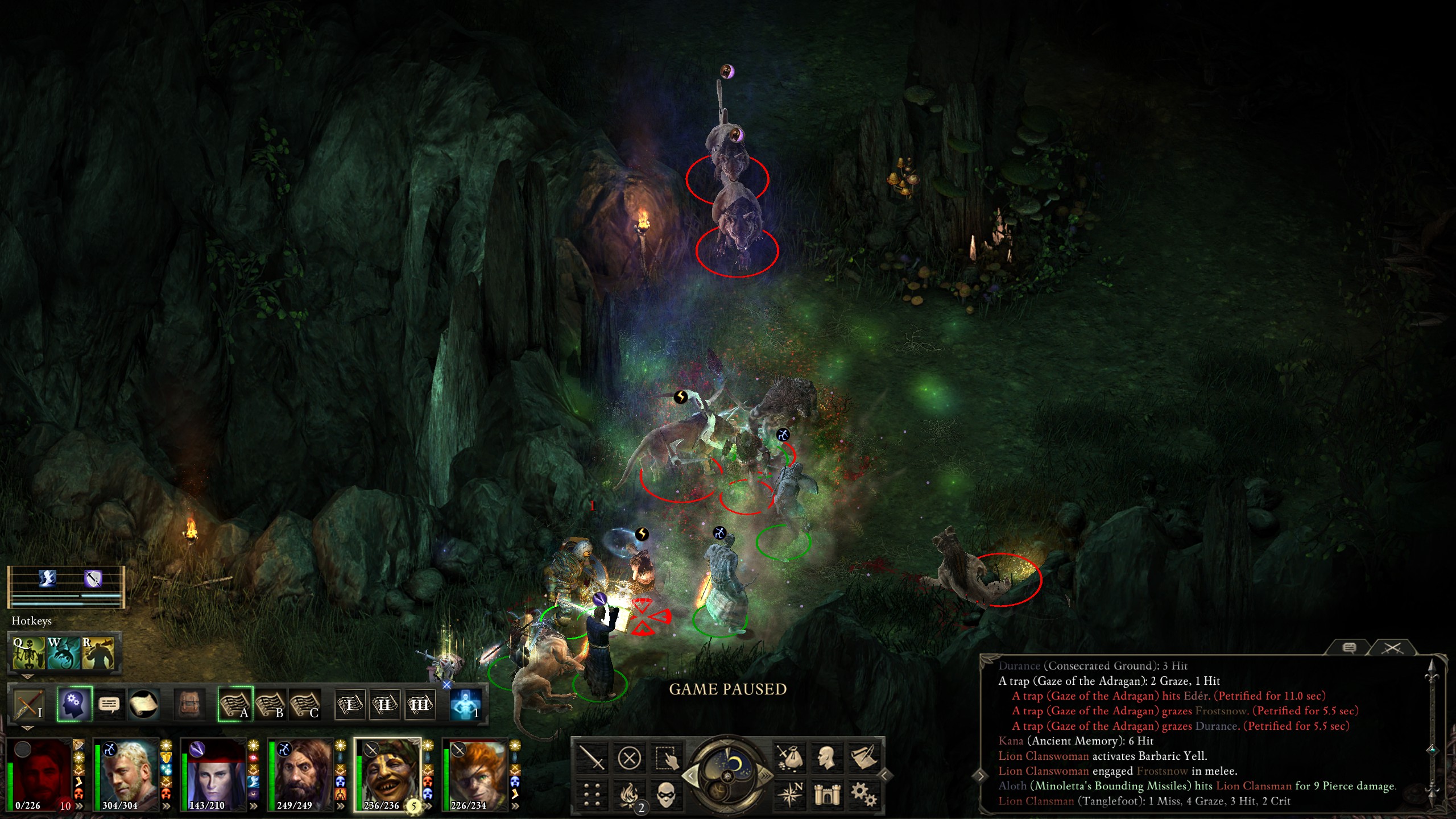Image resolution: width=1456 pixels, height=819 pixels.
Task: Toggle stealth mode with the masked face
Action: [x=666, y=794]
